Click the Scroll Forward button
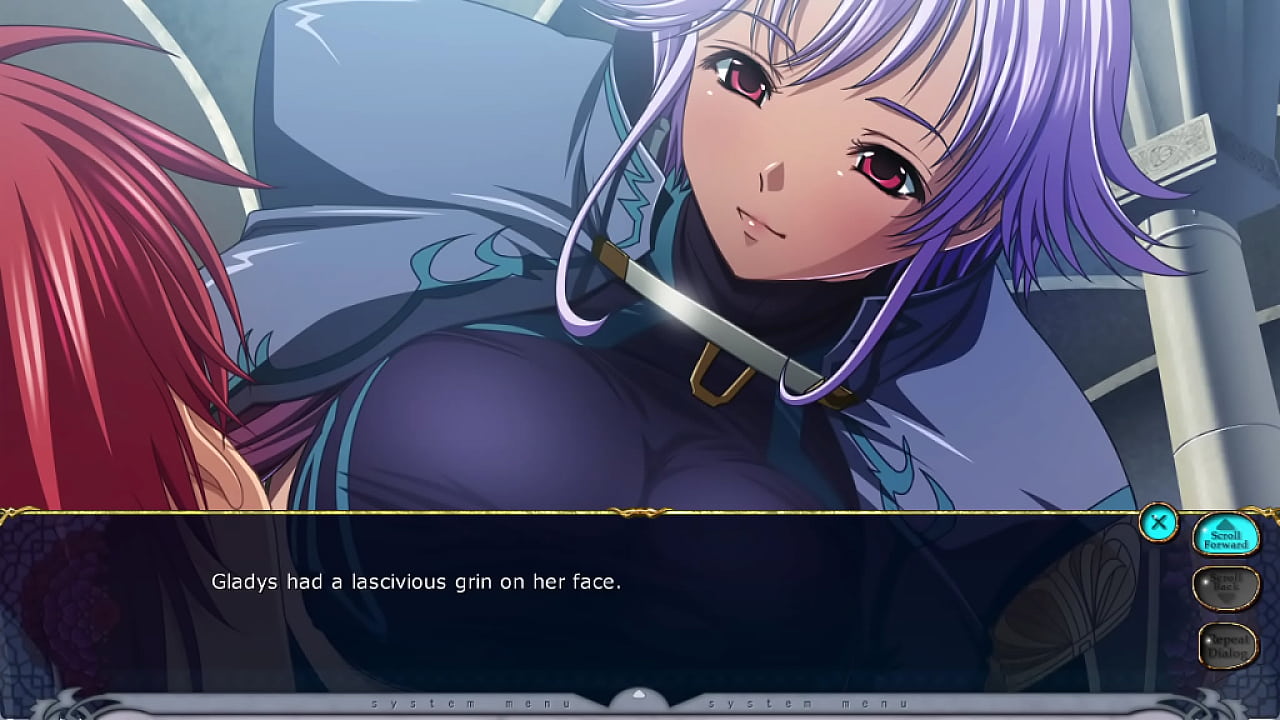The height and width of the screenshot is (720, 1280). (x=1226, y=537)
